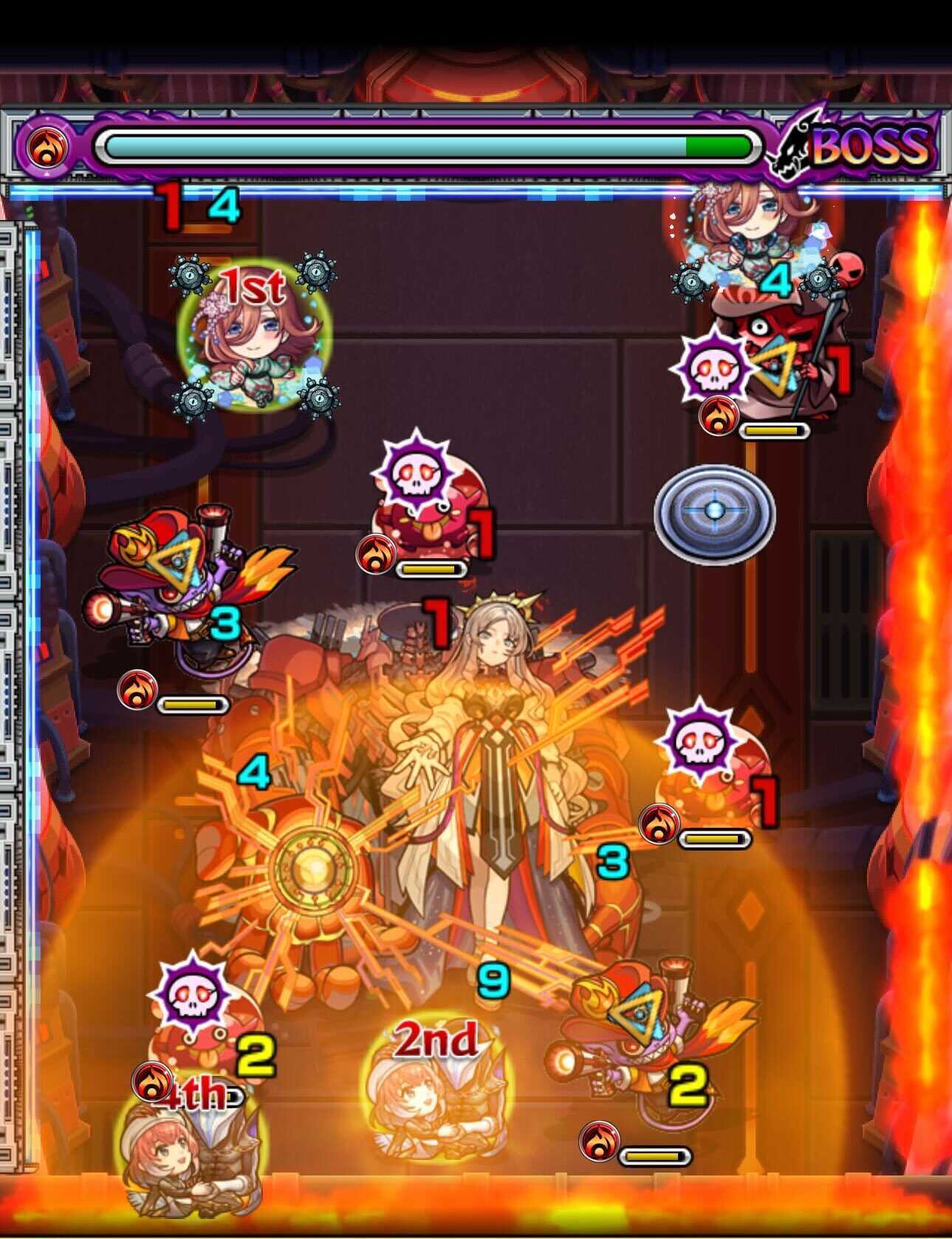Screen dimensions: 952x1239
Task: Tap the boss HP progress bar
Action: coord(428,146)
